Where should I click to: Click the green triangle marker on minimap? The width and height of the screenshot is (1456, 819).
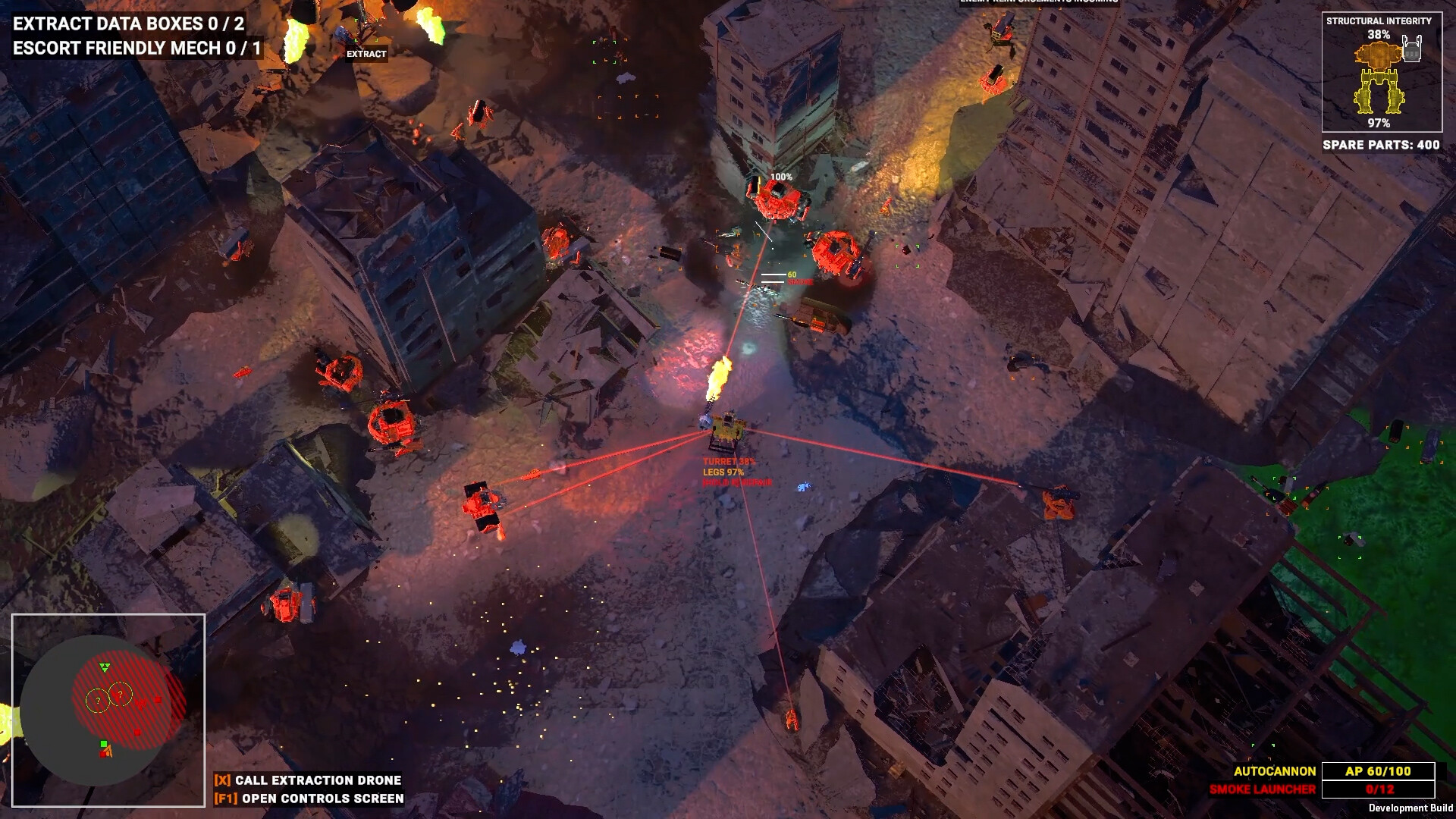[x=105, y=667]
